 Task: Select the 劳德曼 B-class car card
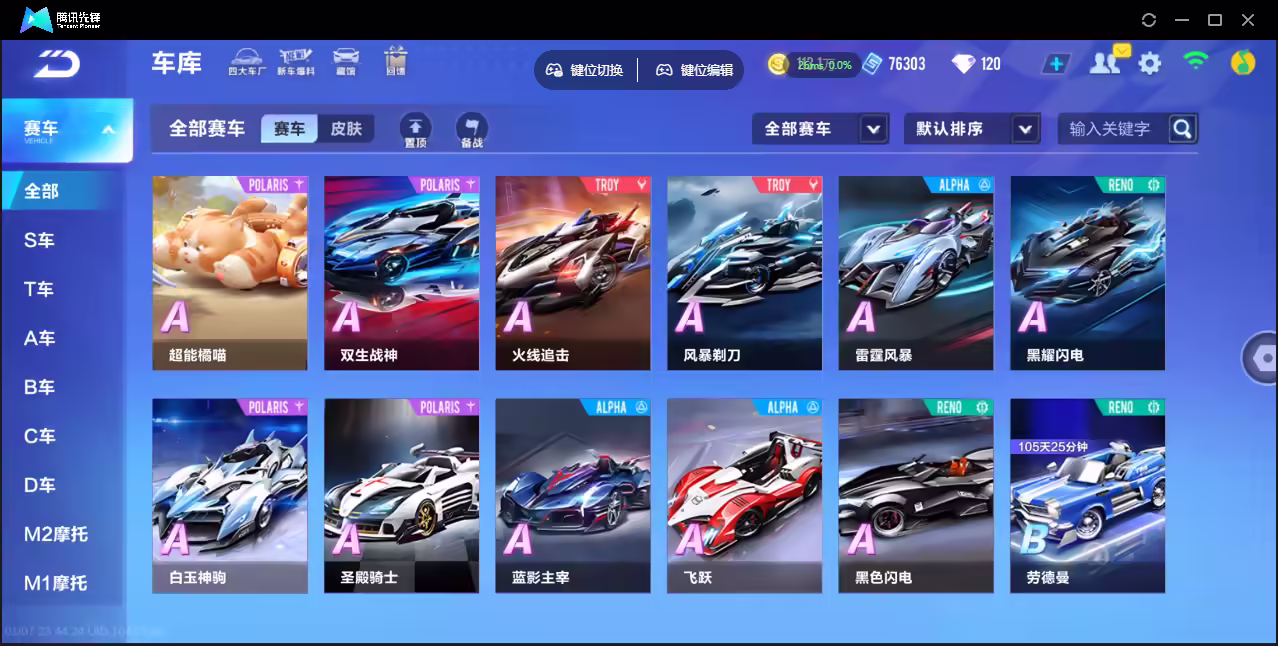(1087, 495)
